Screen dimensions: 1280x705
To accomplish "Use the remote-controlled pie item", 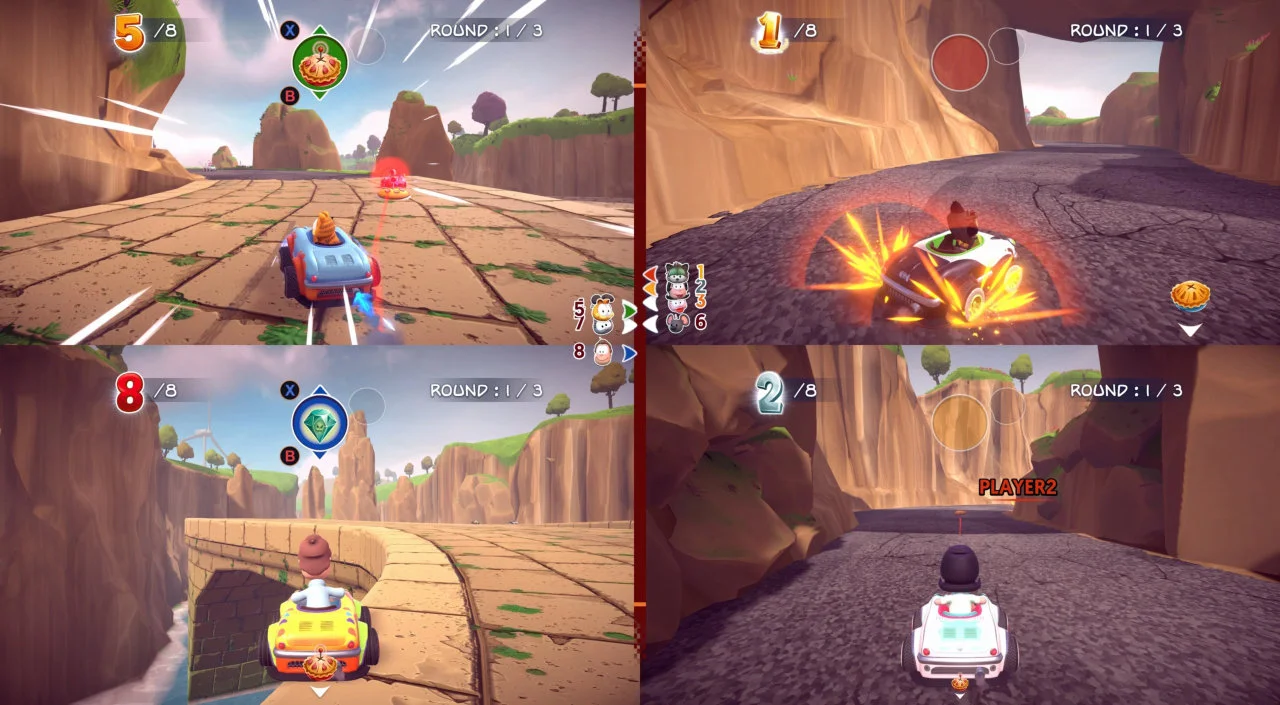I will [319, 61].
